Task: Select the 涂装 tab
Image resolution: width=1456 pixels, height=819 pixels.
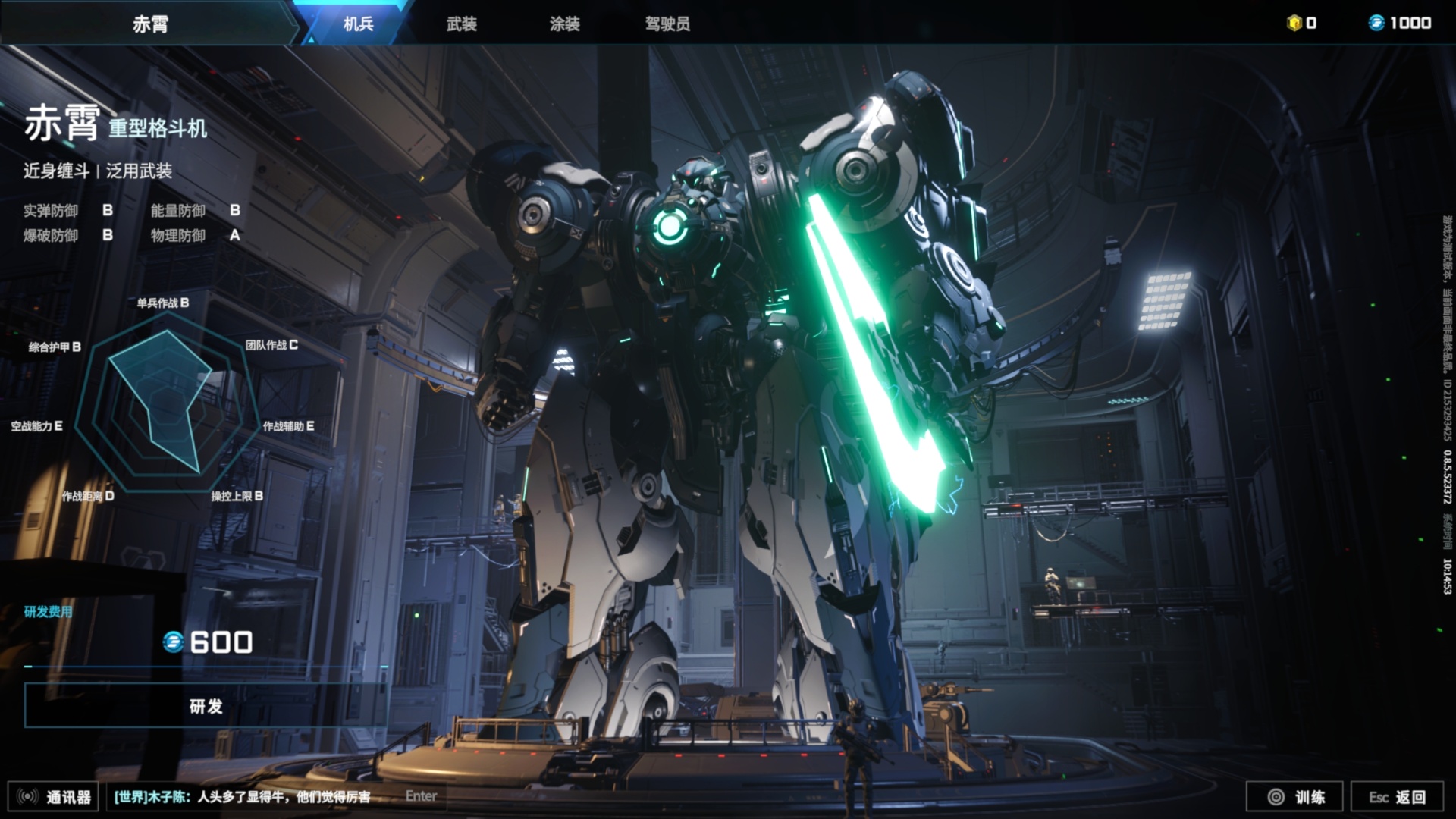Action: click(x=564, y=24)
